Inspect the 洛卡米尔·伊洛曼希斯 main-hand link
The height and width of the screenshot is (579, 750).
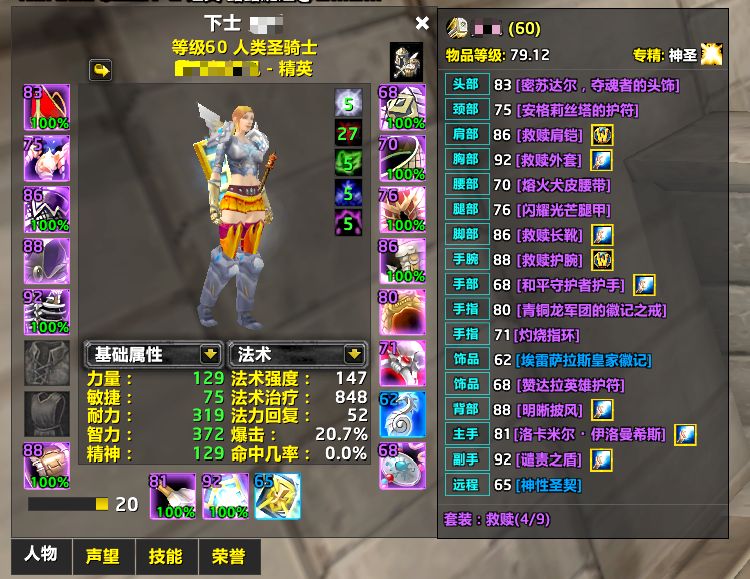pyautogui.click(x=592, y=435)
